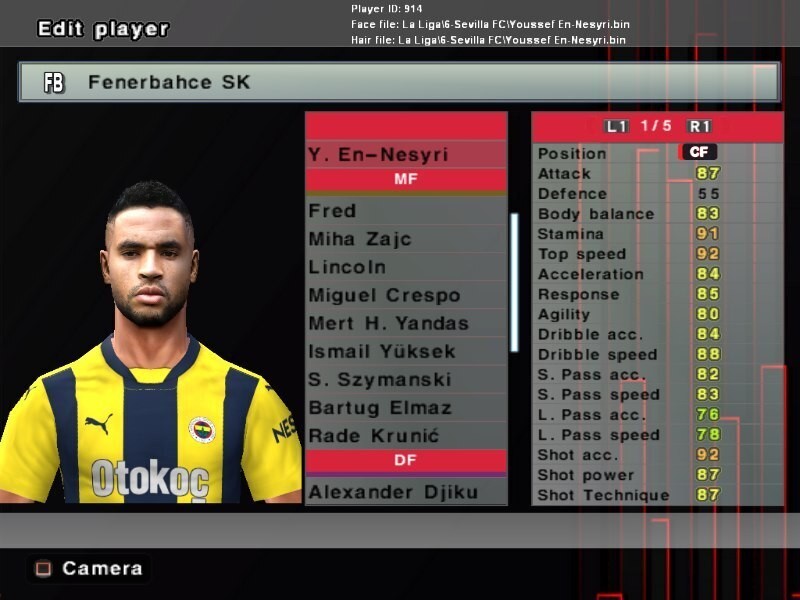Screen dimensions: 800x600
Task: Pick Lincoln from the player list
Action: [405, 267]
